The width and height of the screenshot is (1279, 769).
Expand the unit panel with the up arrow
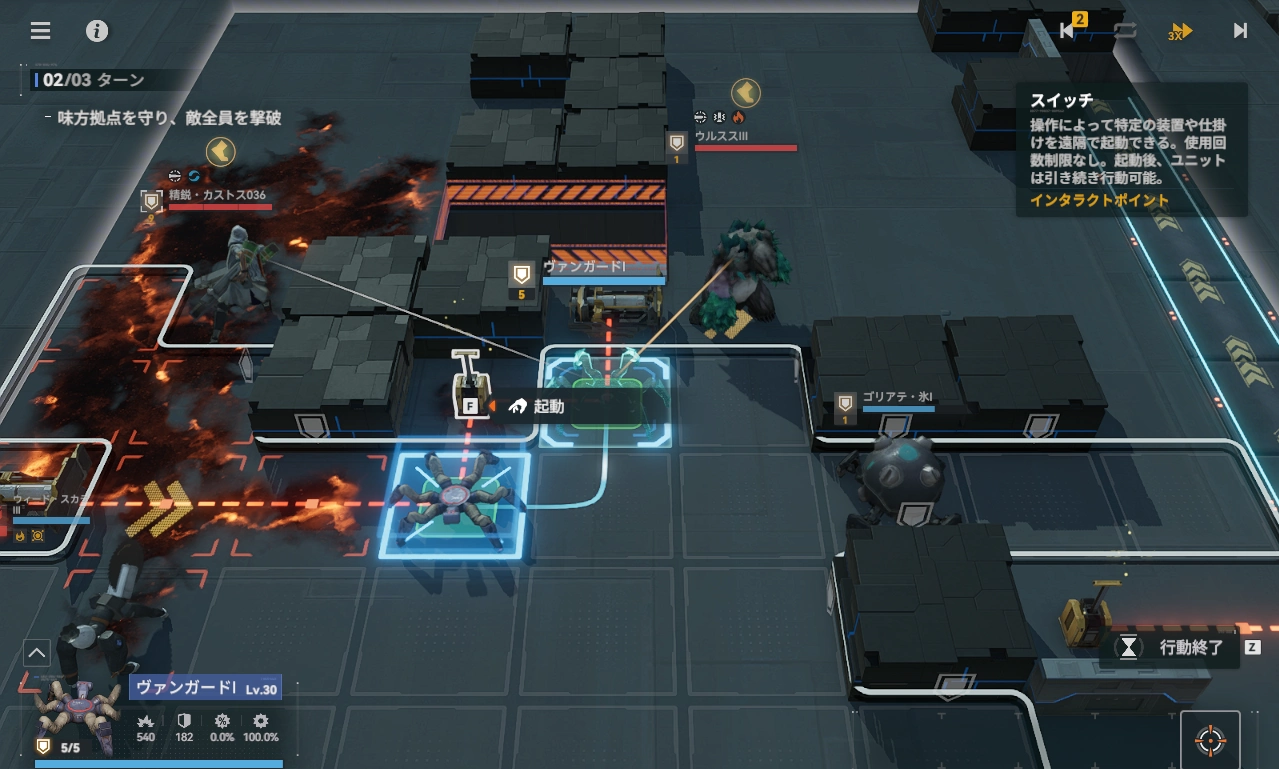(x=36, y=654)
